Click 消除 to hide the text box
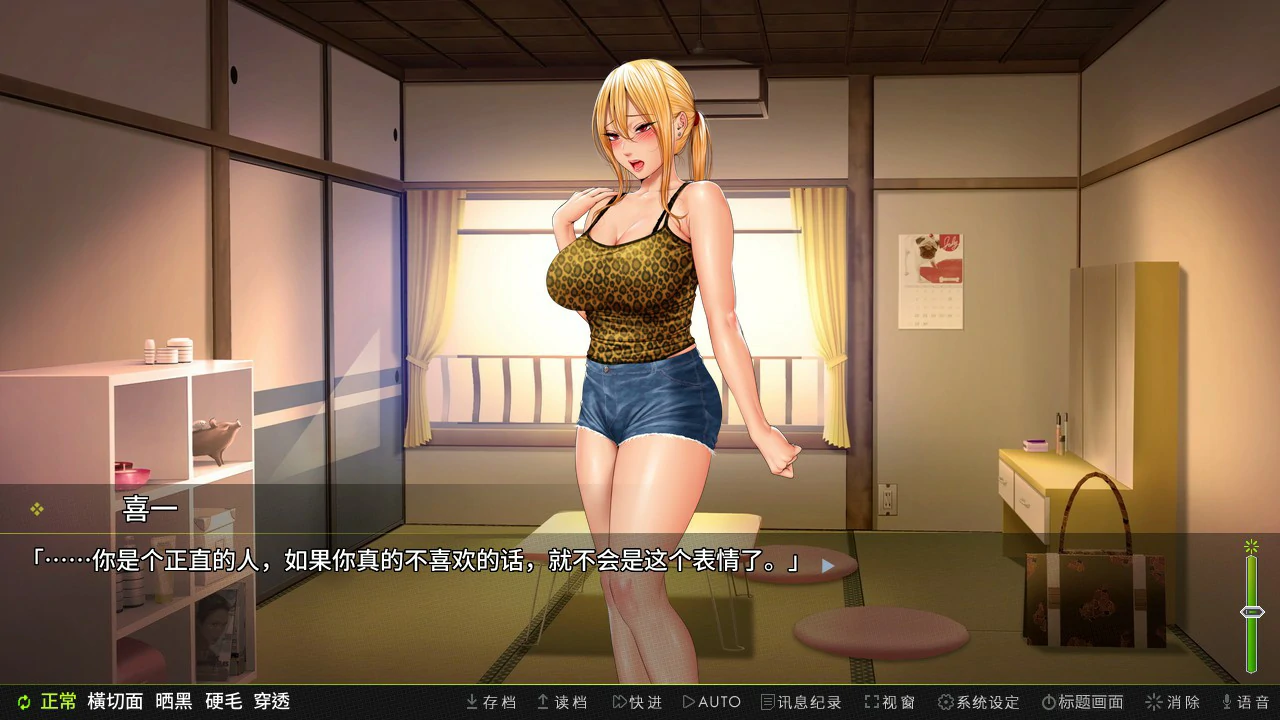 click(x=1172, y=702)
